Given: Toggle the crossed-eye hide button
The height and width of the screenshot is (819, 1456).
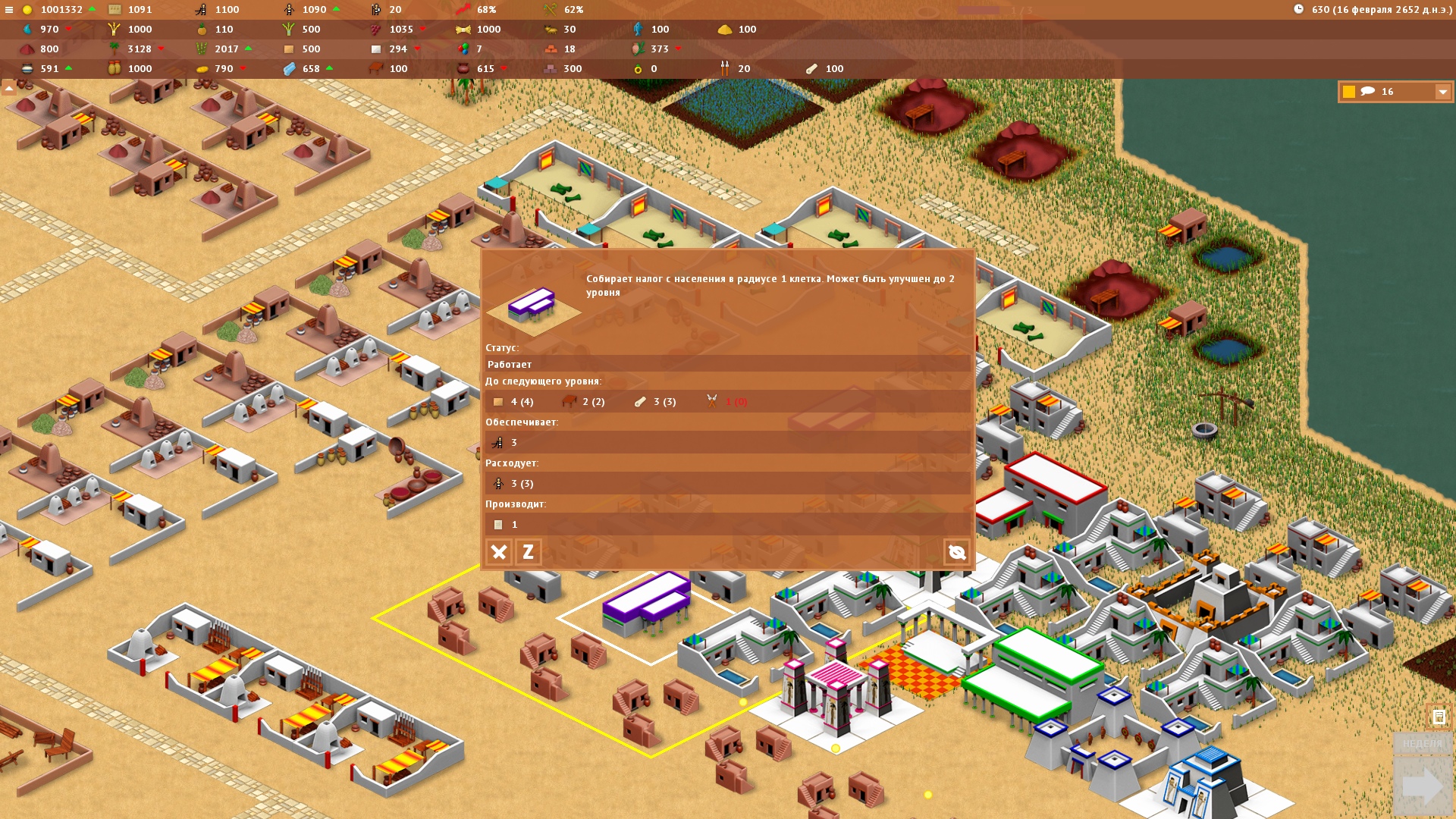Looking at the screenshot, I should 956,552.
